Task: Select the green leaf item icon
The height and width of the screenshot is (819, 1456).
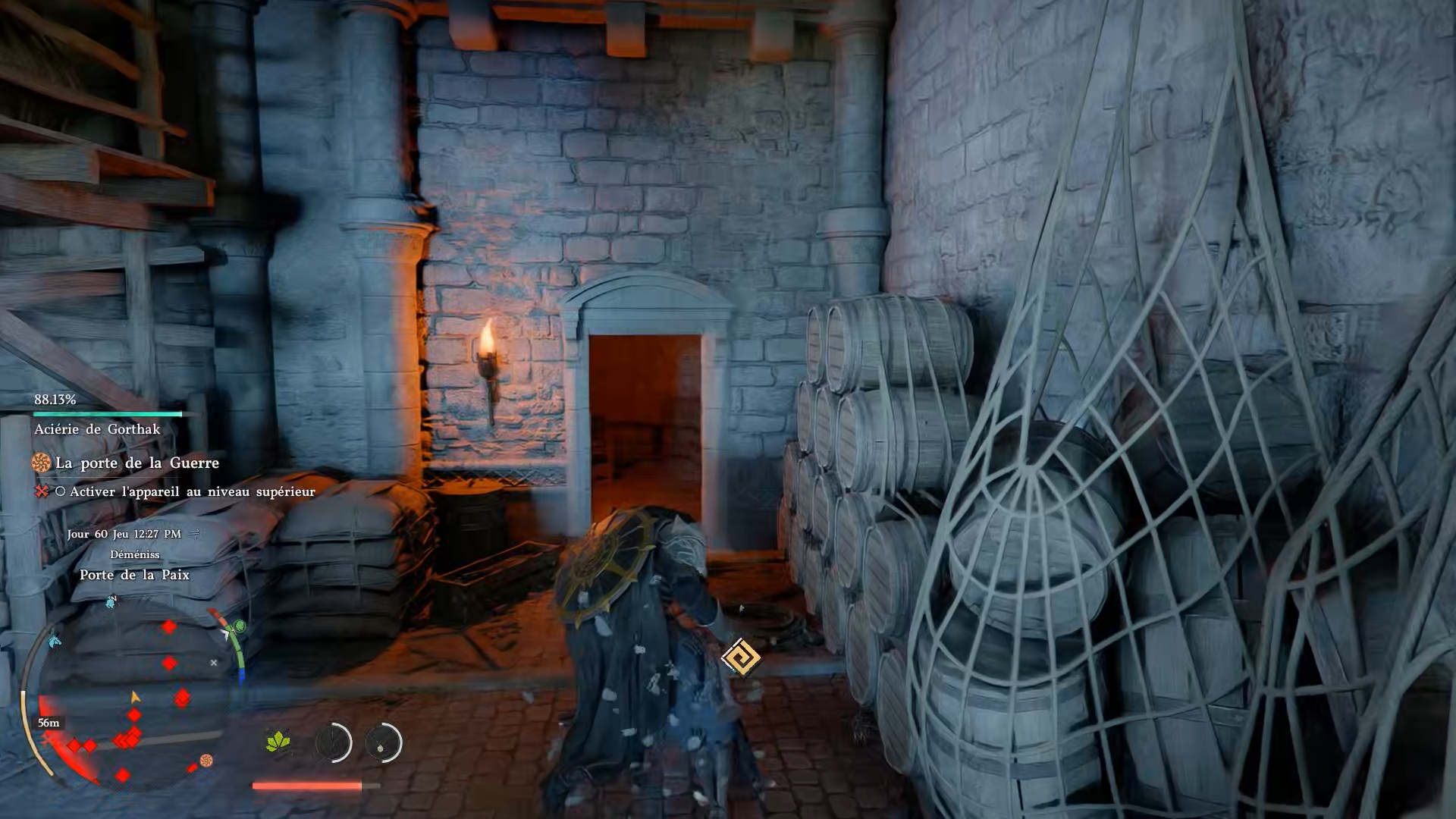Action: 278,742
